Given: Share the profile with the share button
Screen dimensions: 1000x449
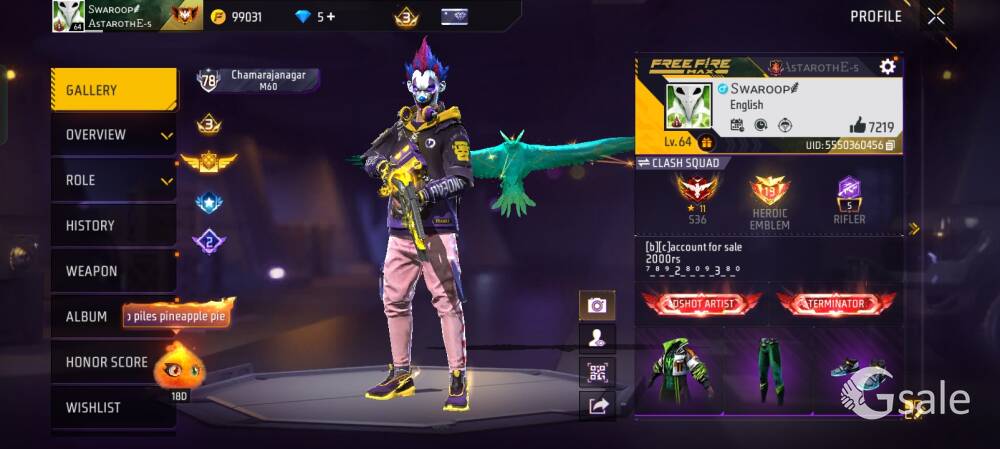Looking at the screenshot, I should (597, 406).
